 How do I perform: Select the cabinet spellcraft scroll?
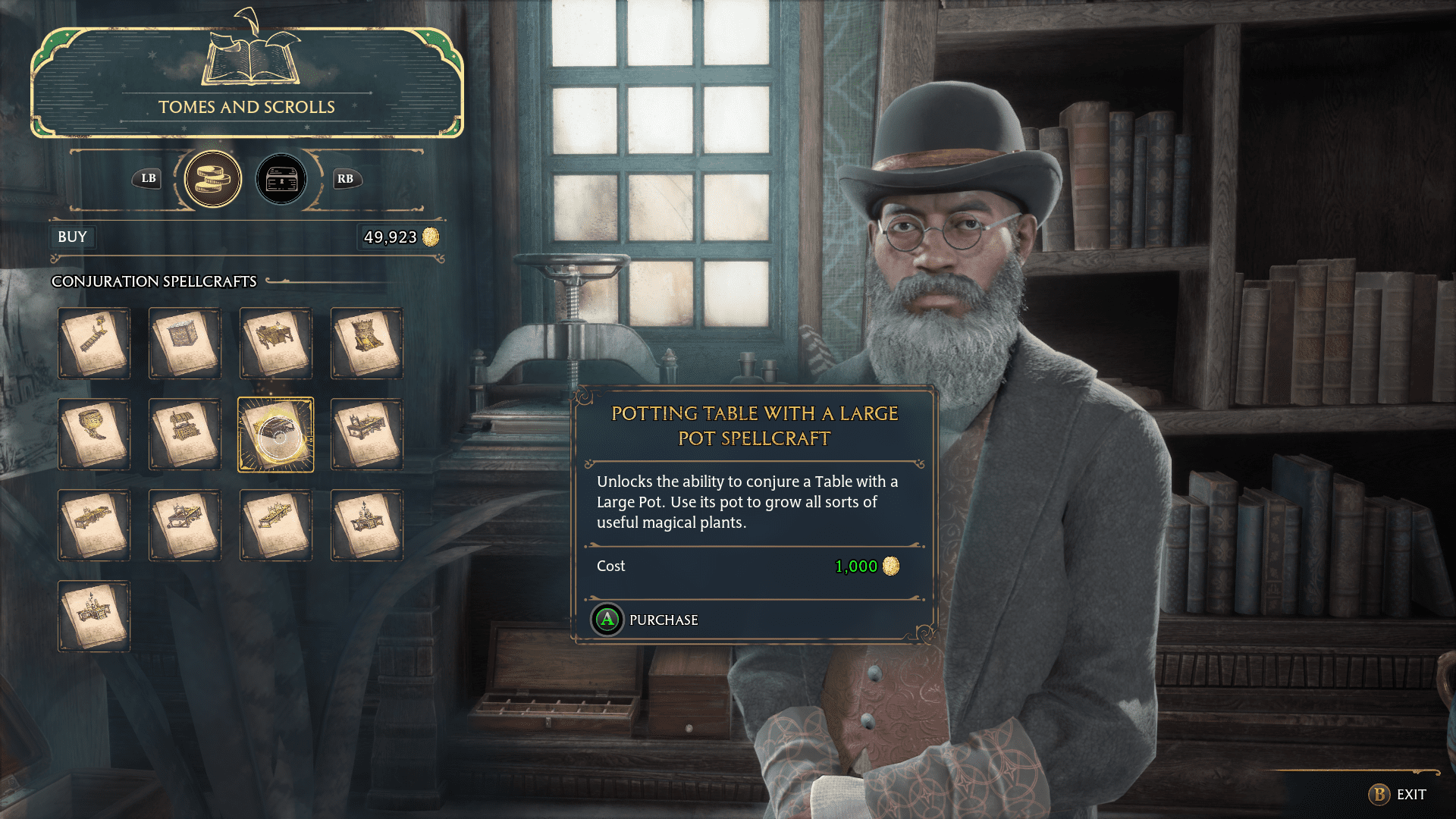pos(185,343)
